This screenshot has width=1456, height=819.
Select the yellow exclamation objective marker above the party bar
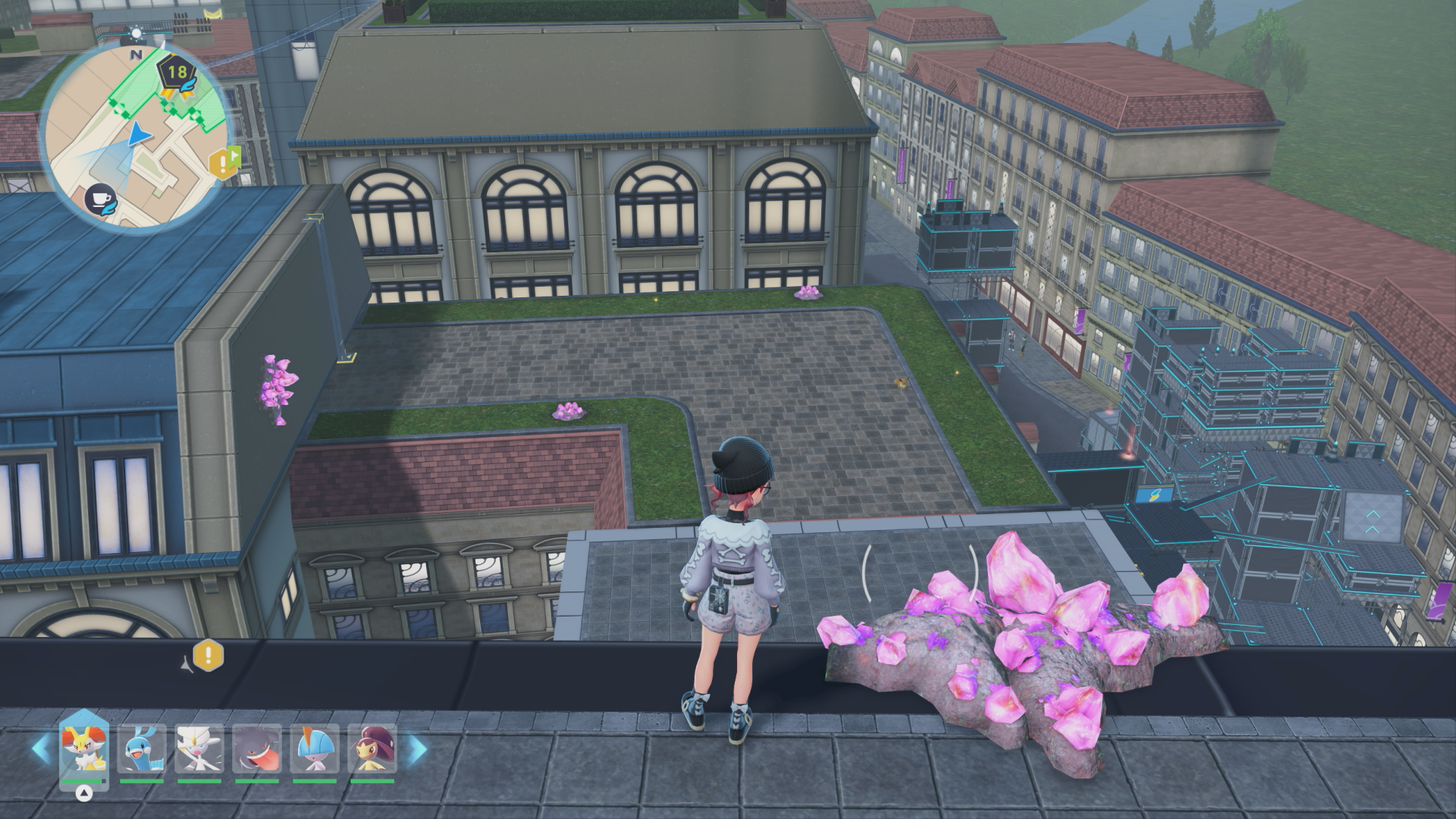click(209, 654)
